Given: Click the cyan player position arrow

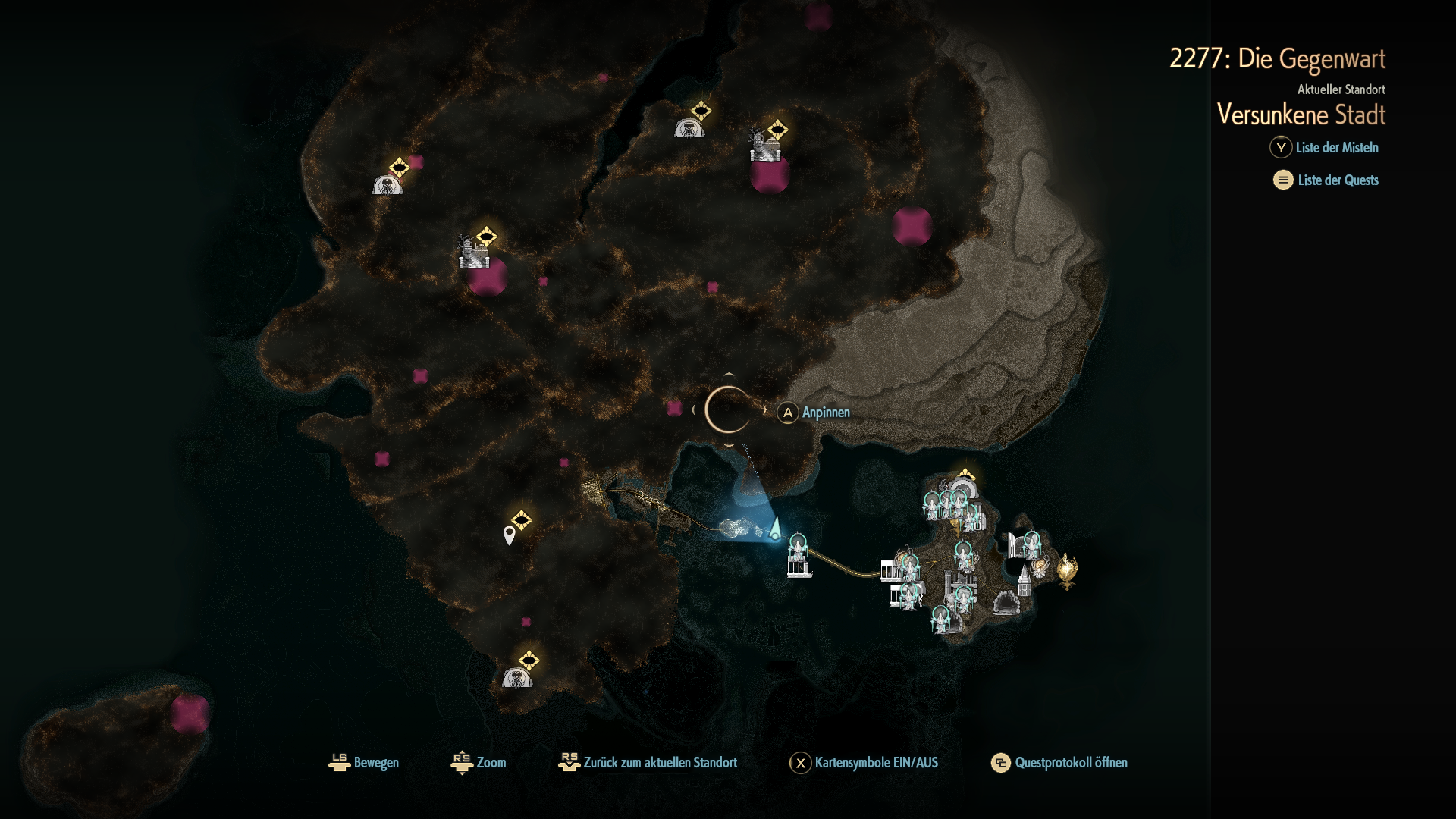Looking at the screenshot, I should [x=775, y=529].
